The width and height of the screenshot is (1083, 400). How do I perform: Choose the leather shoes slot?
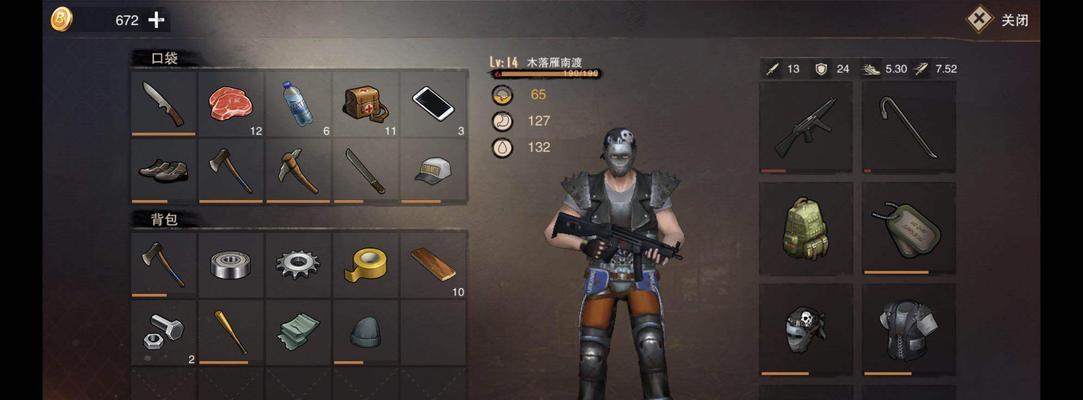point(163,170)
